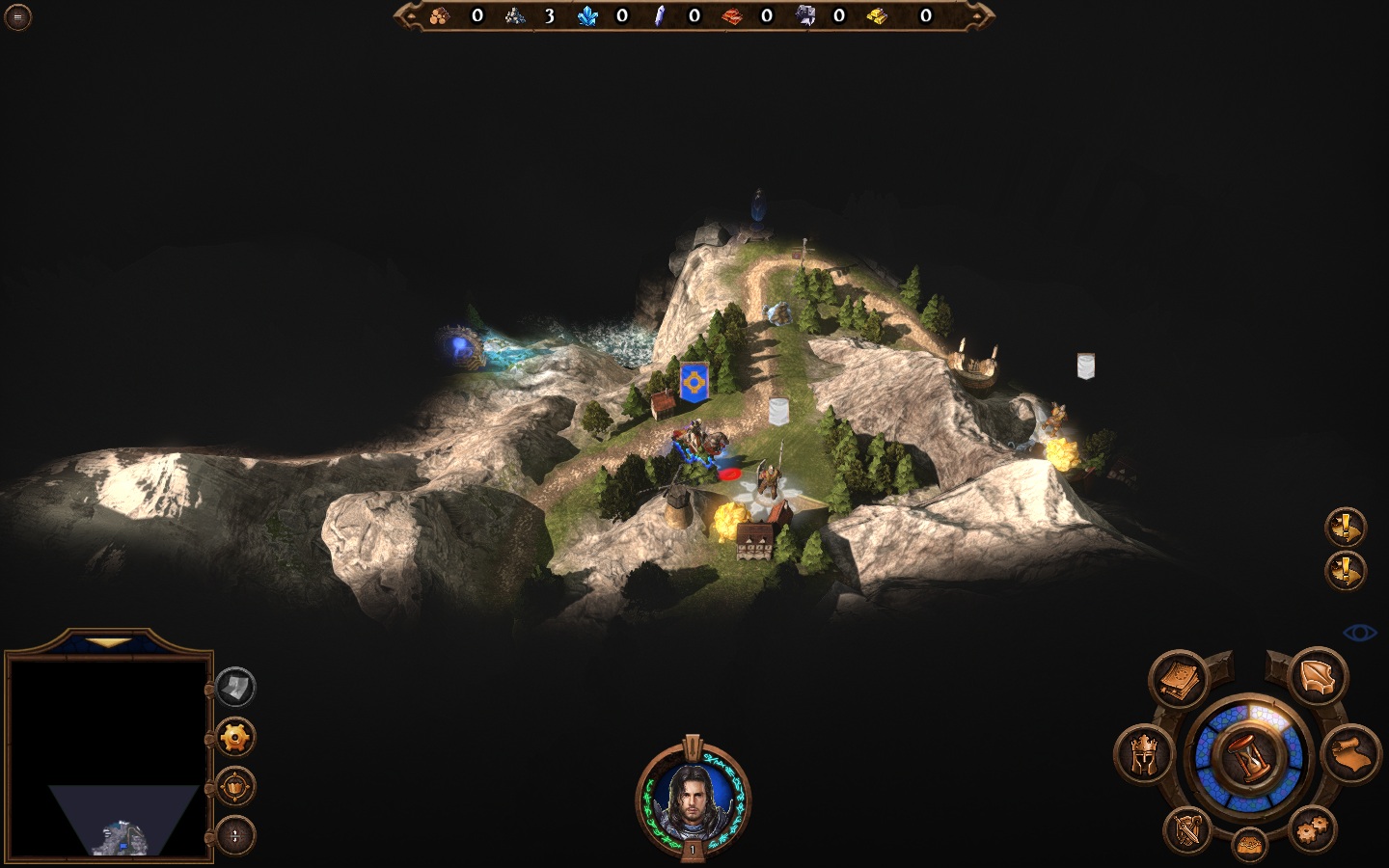The height and width of the screenshot is (868, 1389).
Task: Click the grey map sheet button beside minimap
Action: click(x=234, y=688)
